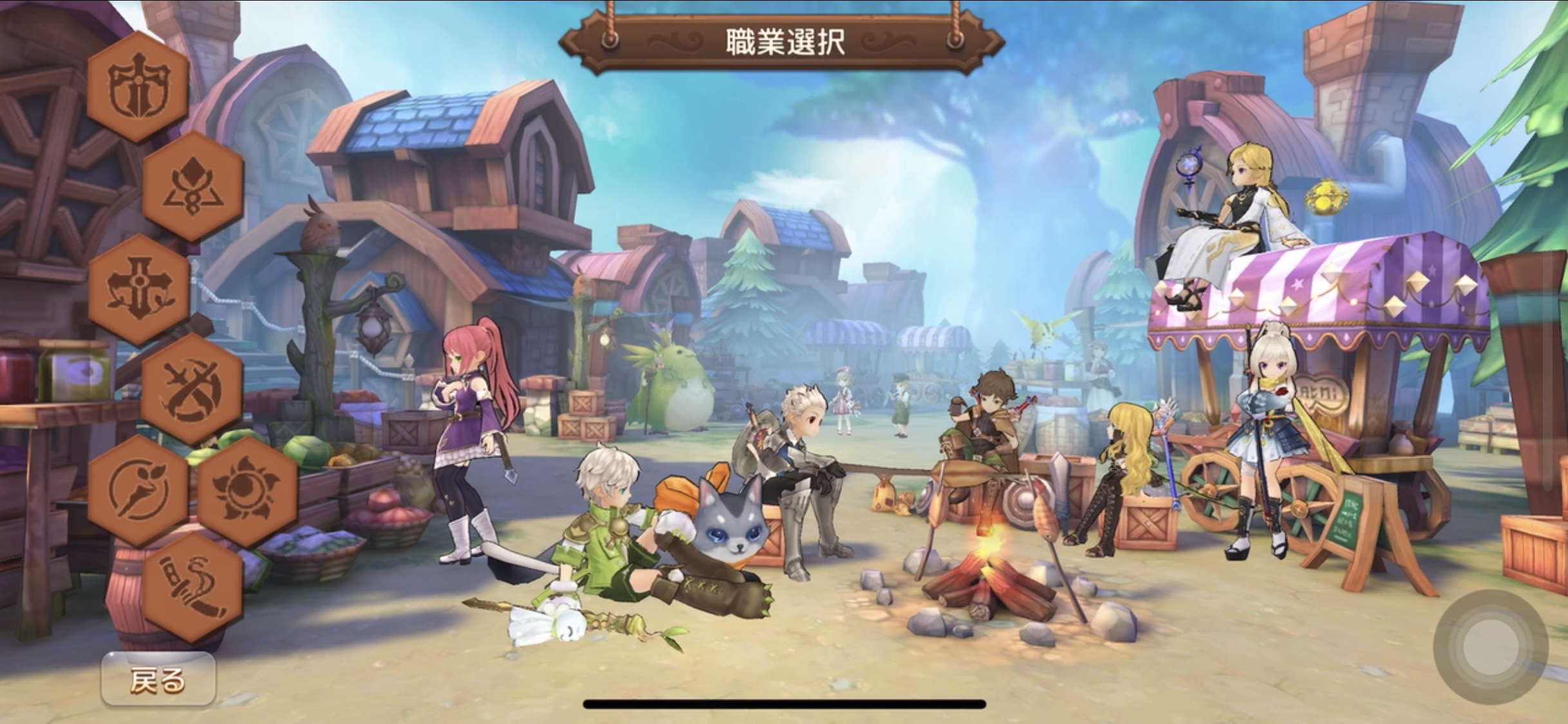
Task: Select the crossed daggers class icon
Action: [x=192, y=389]
